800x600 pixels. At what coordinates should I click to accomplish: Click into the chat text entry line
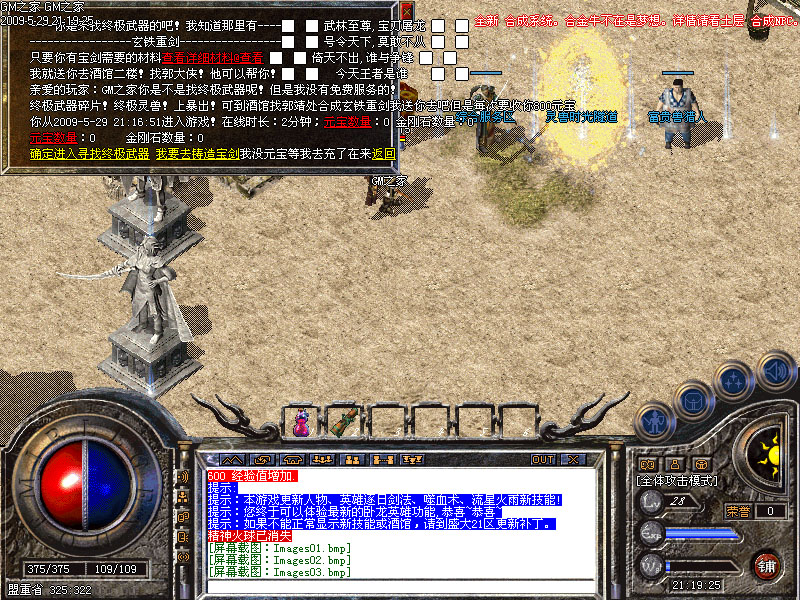point(400,586)
